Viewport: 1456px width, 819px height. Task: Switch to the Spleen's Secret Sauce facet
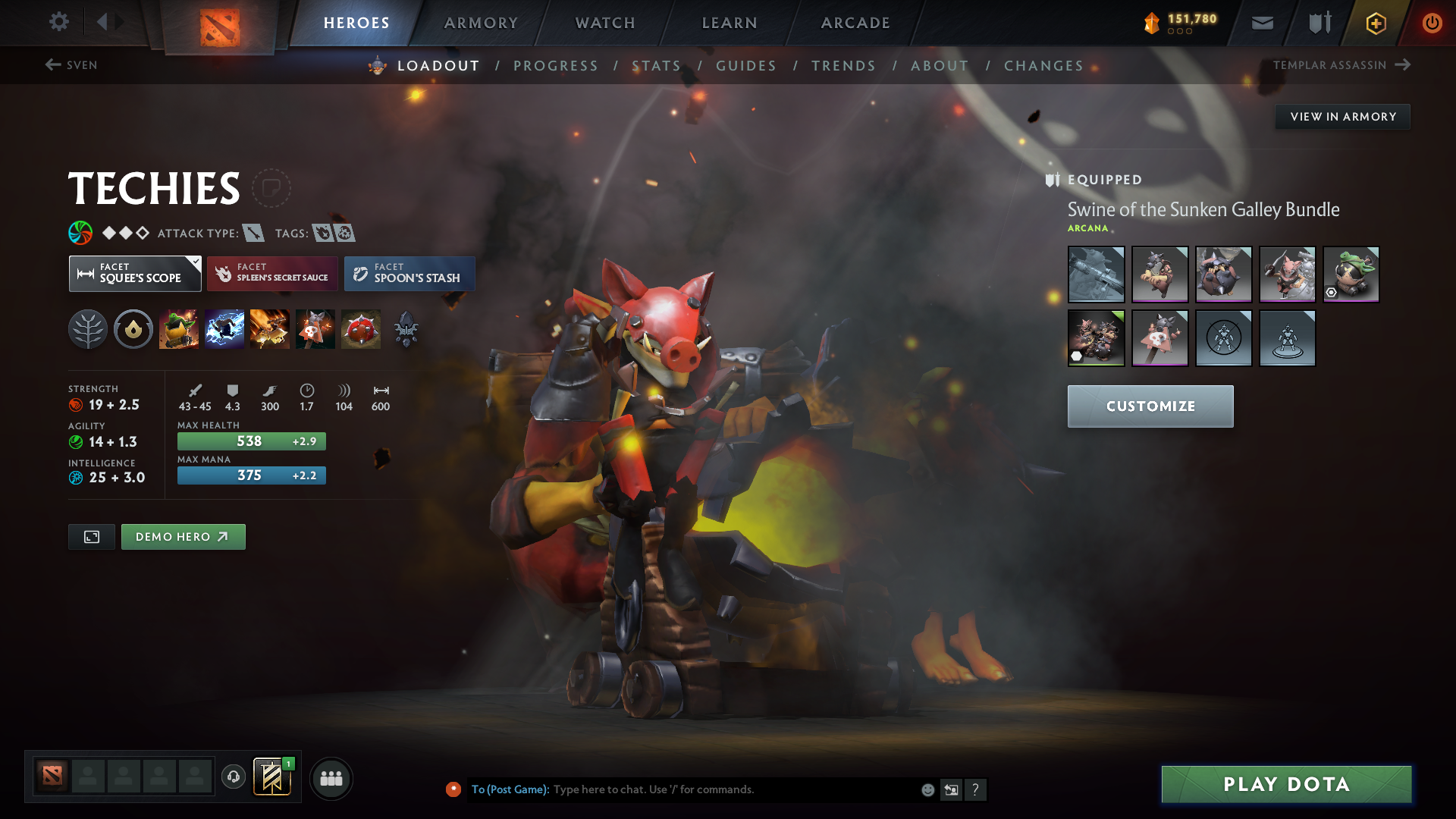point(271,274)
